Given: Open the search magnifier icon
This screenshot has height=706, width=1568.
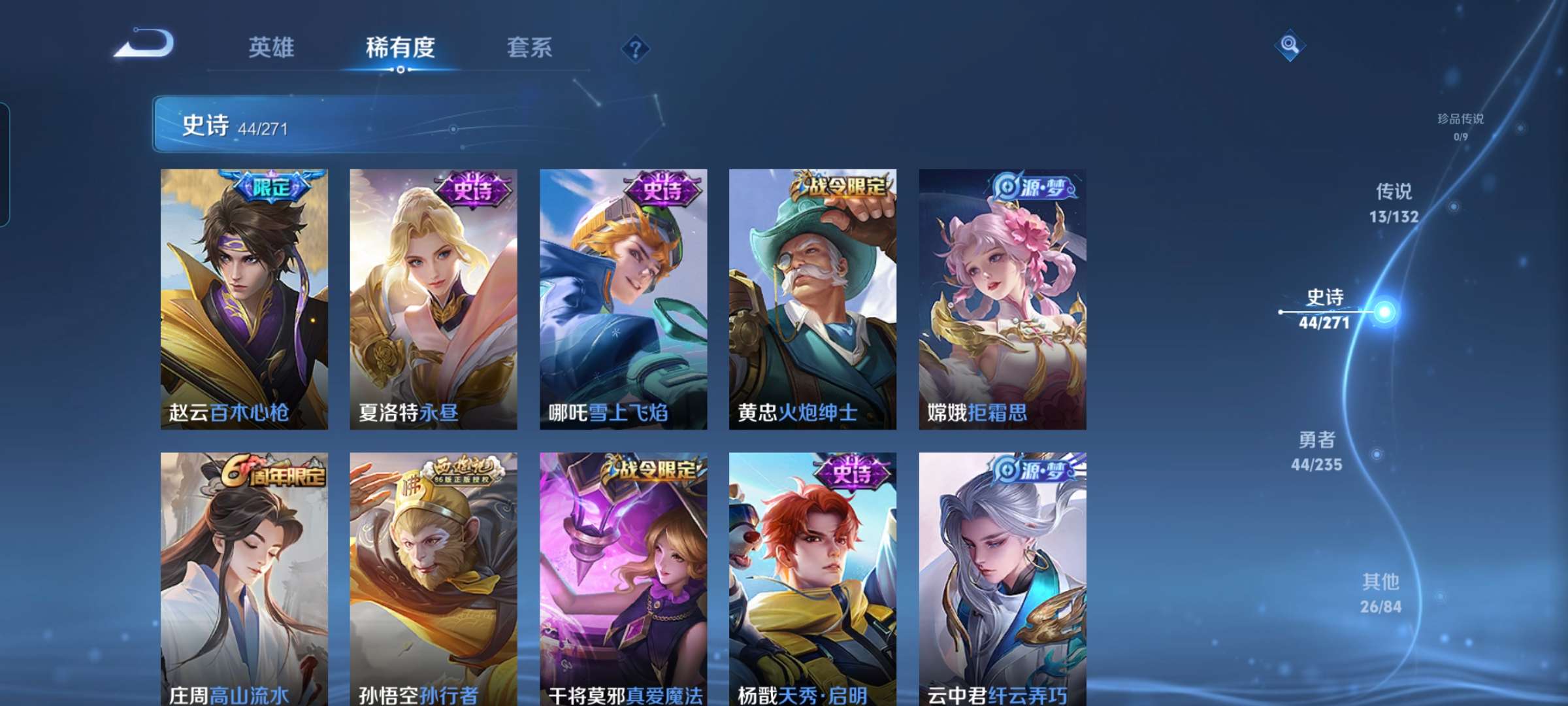Looking at the screenshot, I should point(1290,46).
